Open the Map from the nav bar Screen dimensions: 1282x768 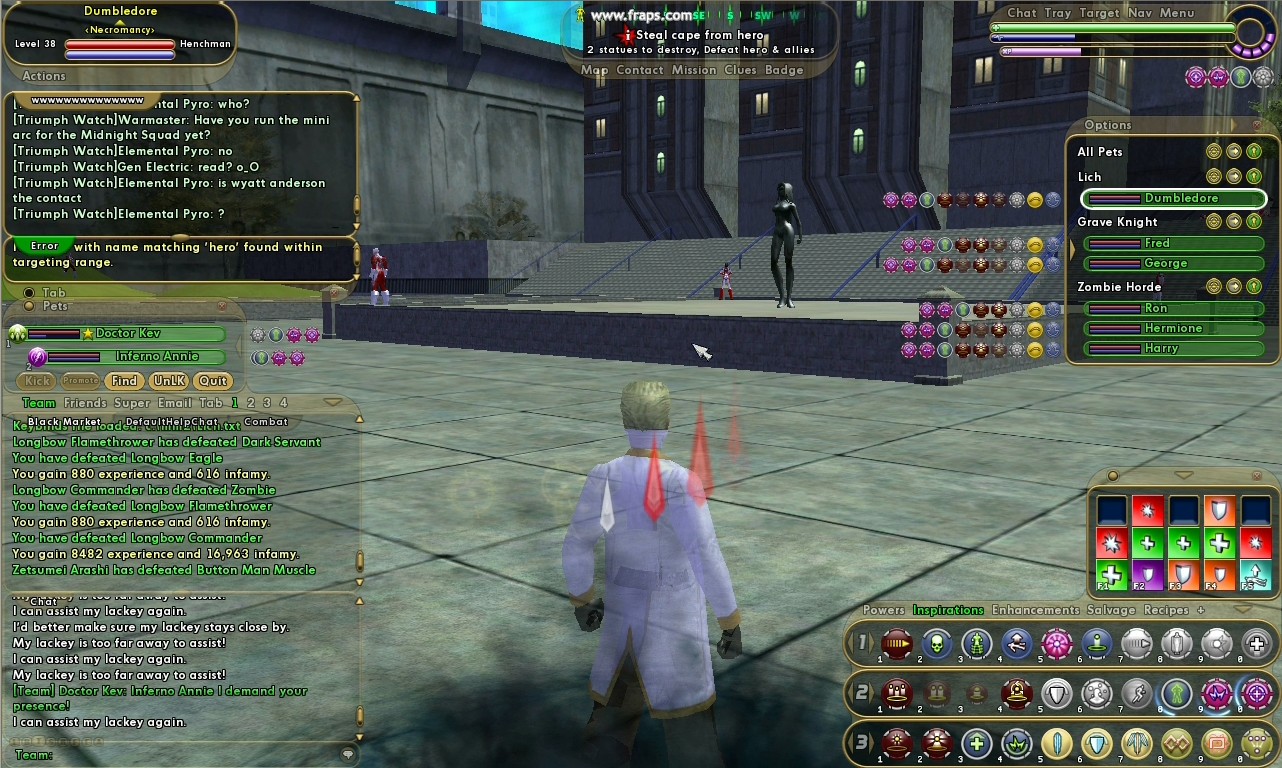click(x=594, y=70)
